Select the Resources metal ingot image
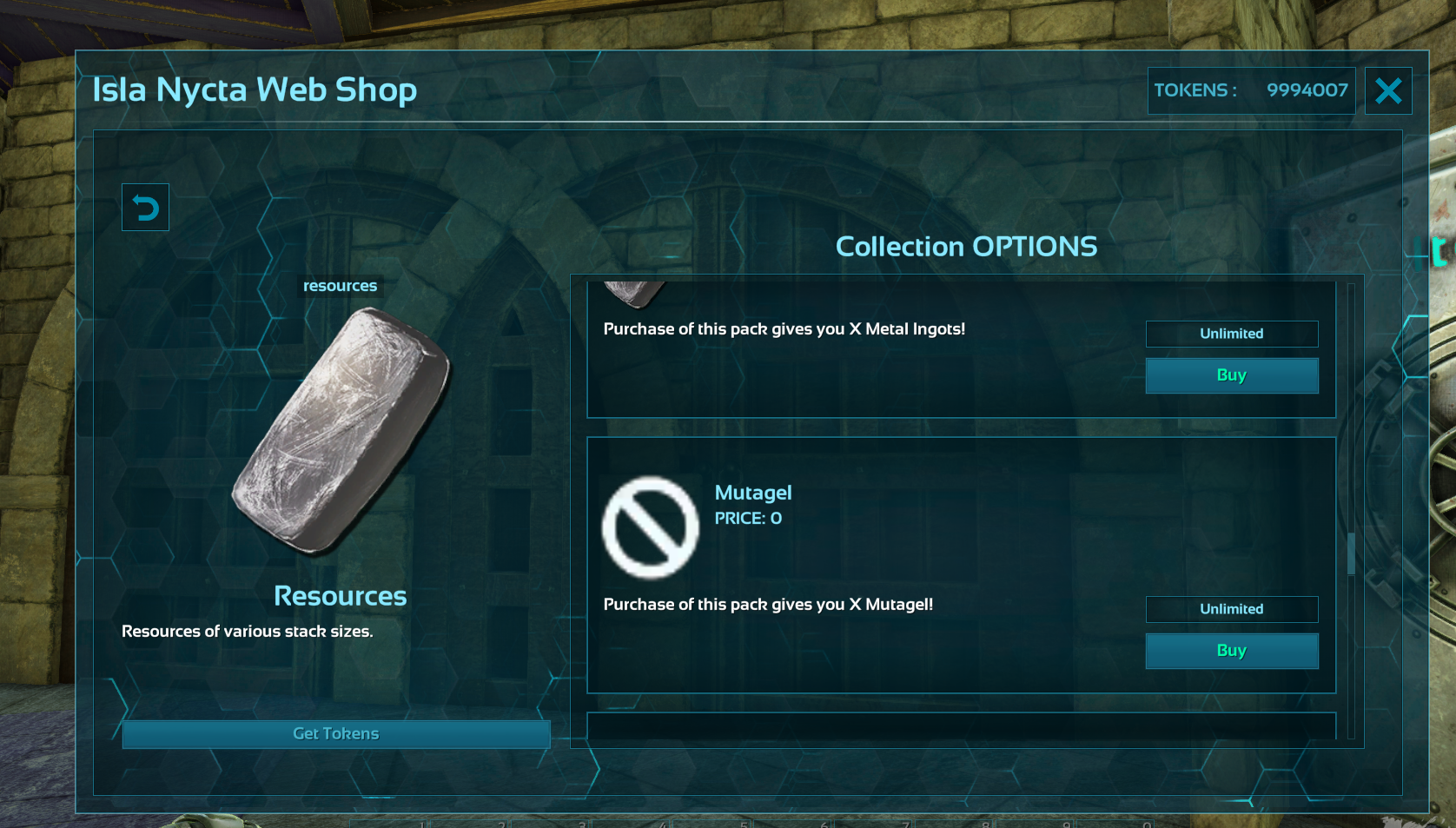This screenshot has height=828, width=1456. click(x=341, y=430)
